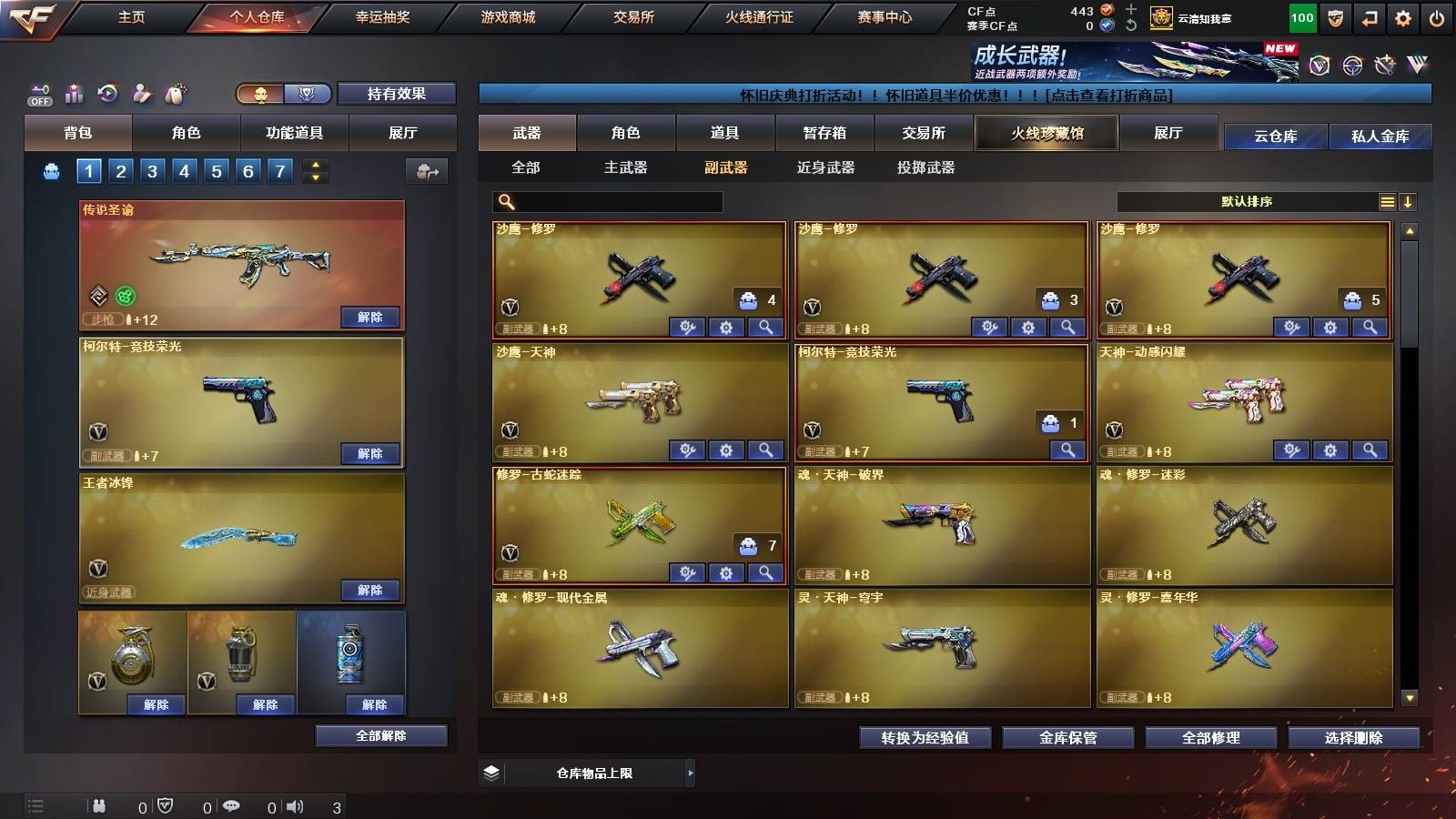Click the magnifier preview on 柯尔特-竞技荣光

point(1066,450)
